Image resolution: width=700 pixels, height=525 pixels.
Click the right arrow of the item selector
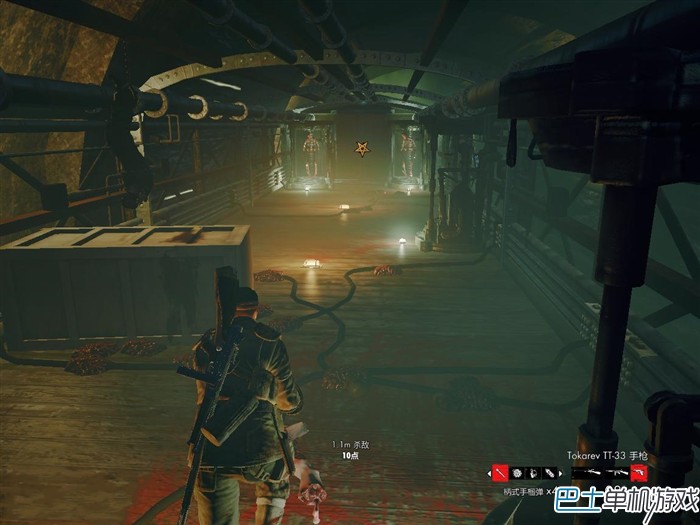tap(560, 472)
